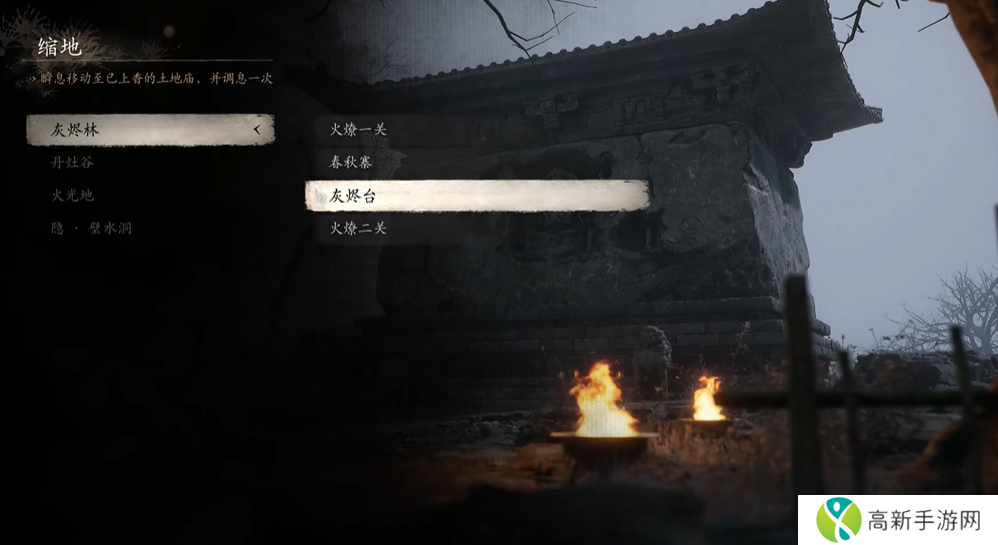The image size is (998, 545).
Task: Choose the 春秋寨 shrine destination
Action: [x=351, y=162]
